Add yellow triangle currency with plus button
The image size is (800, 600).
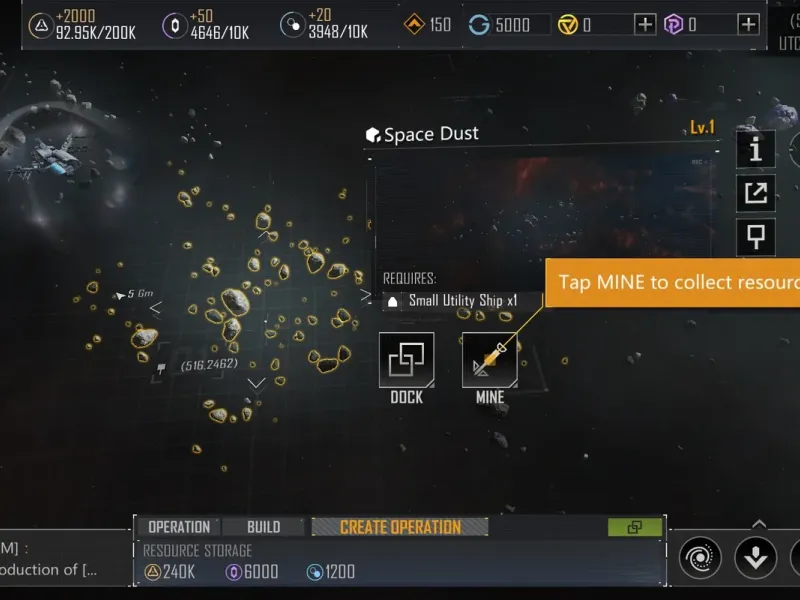point(646,24)
